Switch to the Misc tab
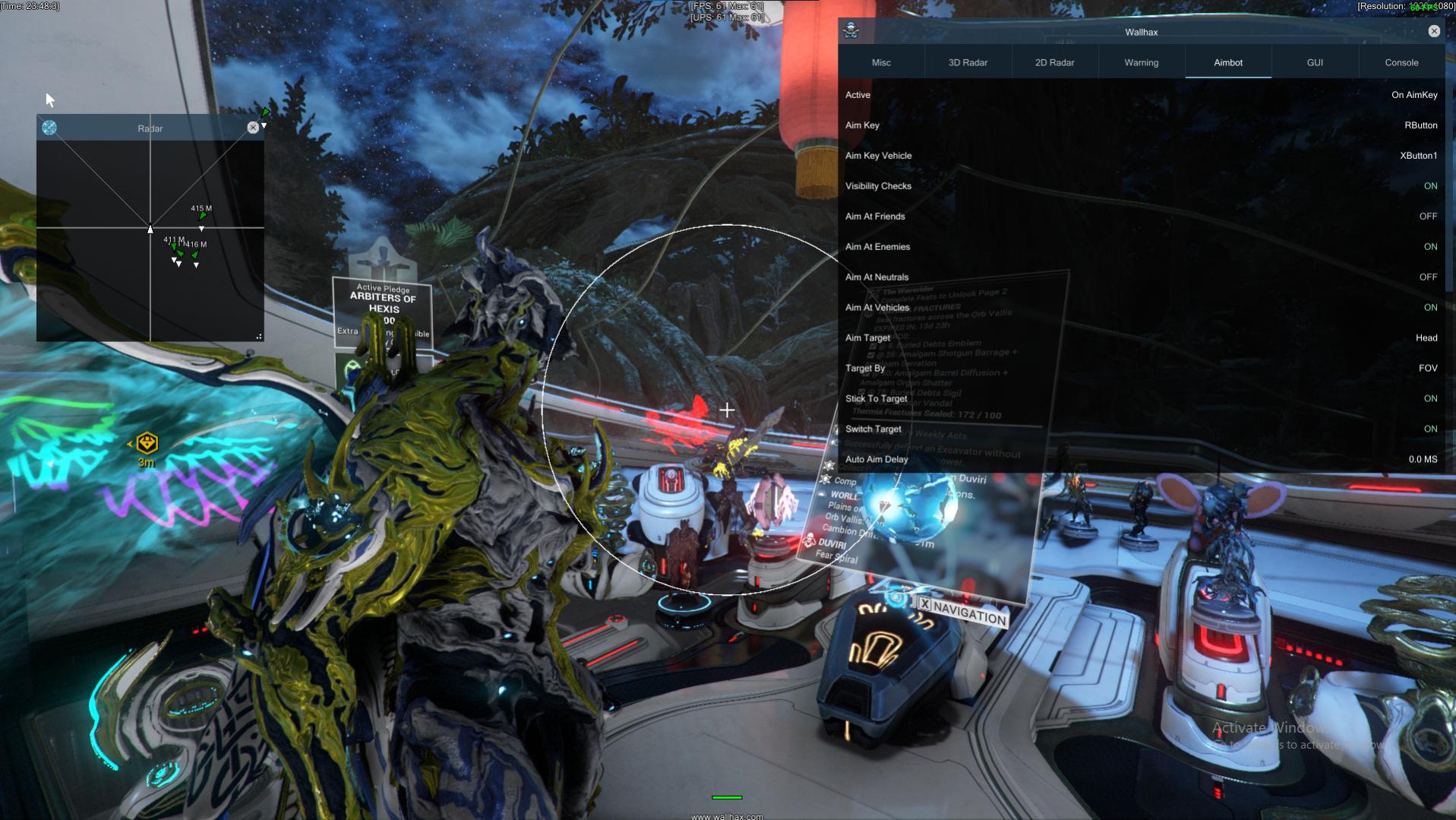This screenshot has width=1456, height=820. click(881, 62)
